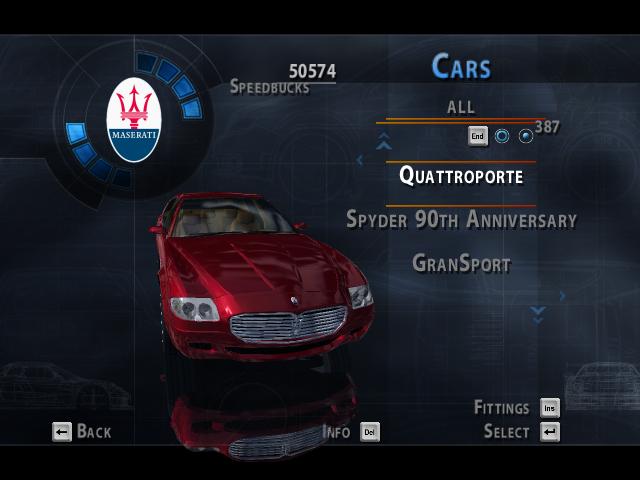Select the Quattroporte car entry
The image size is (640, 480).
[461, 175]
